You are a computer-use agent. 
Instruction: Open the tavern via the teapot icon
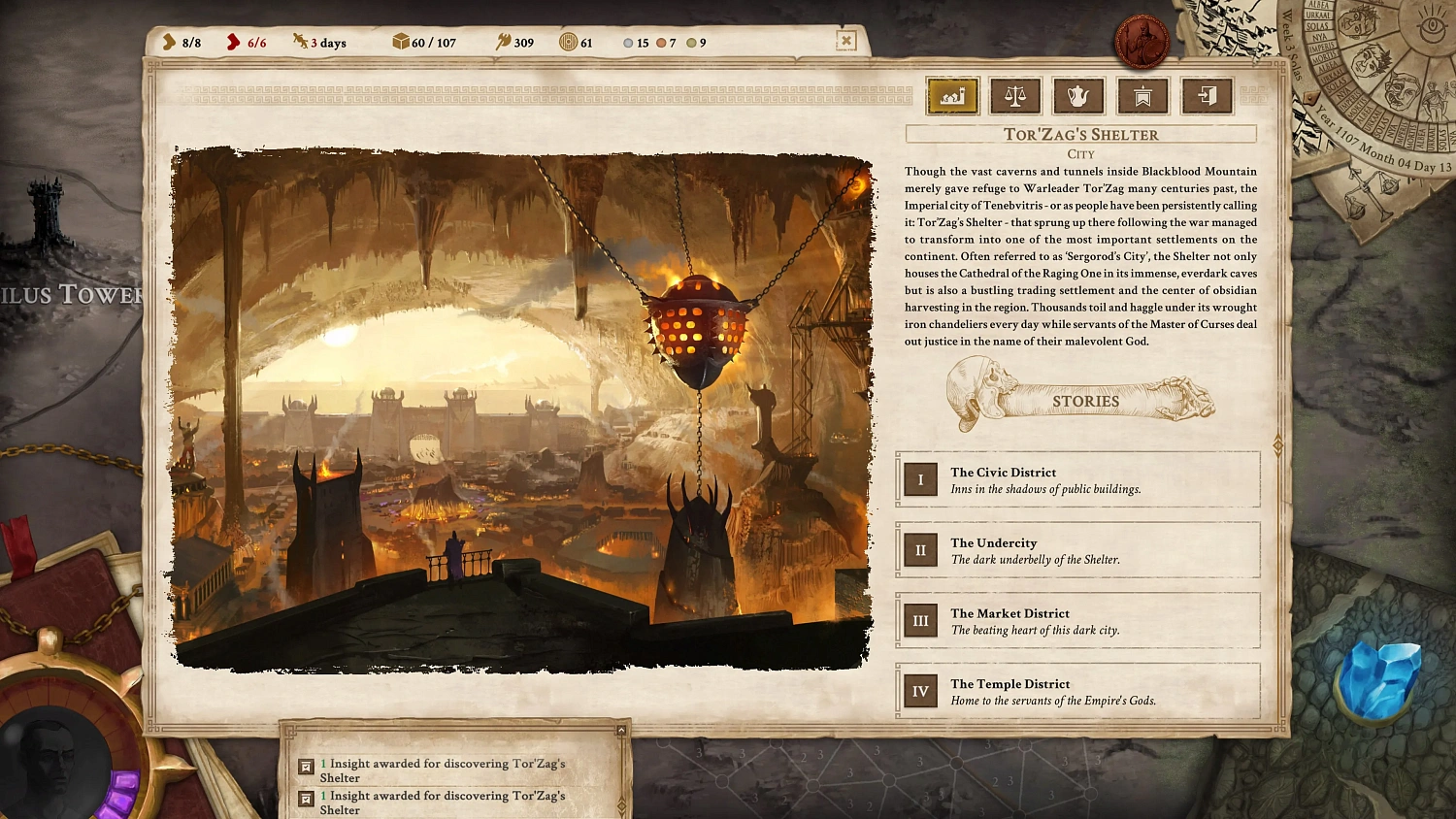[1078, 96]
